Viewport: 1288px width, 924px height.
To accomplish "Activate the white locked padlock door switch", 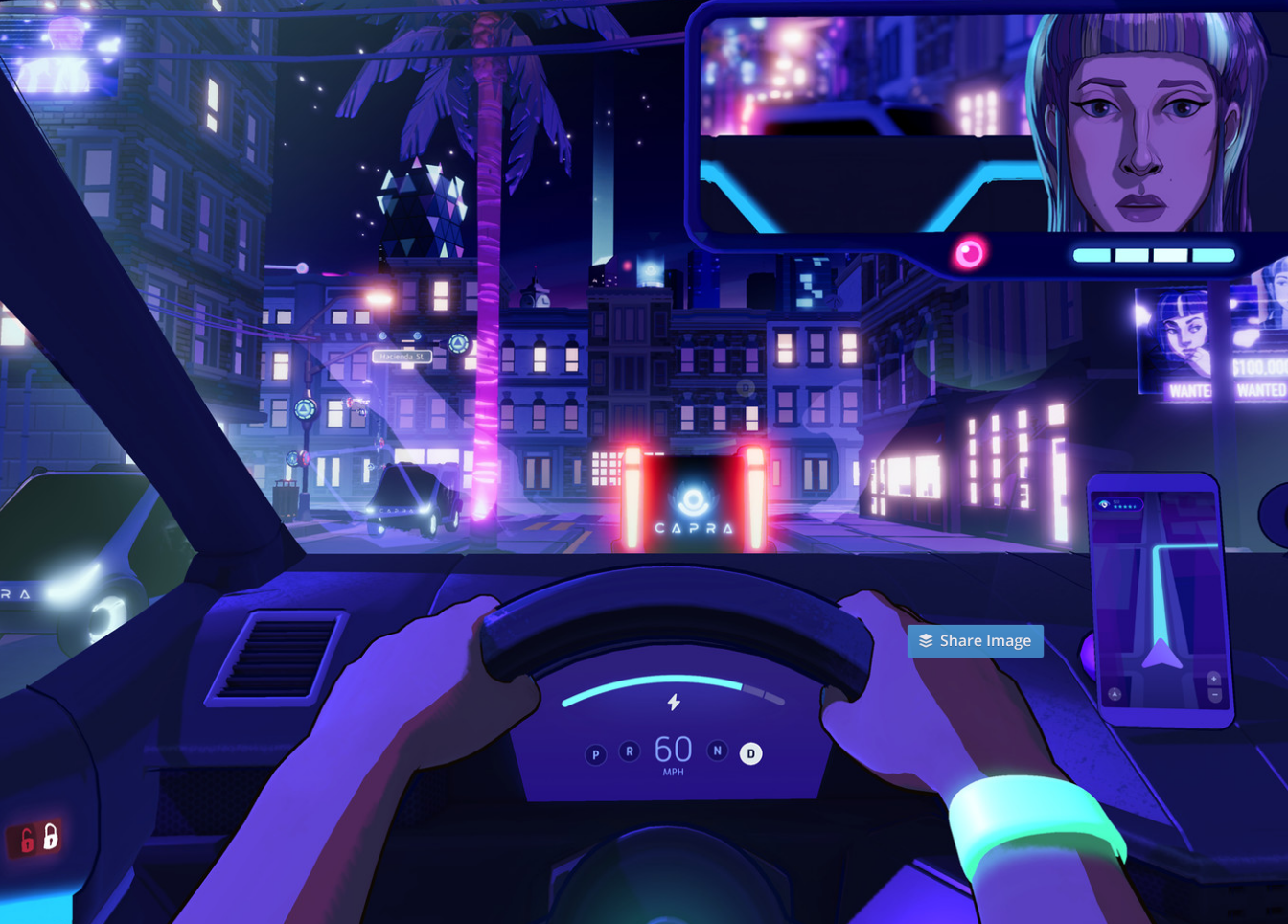I will pos(51,836).
